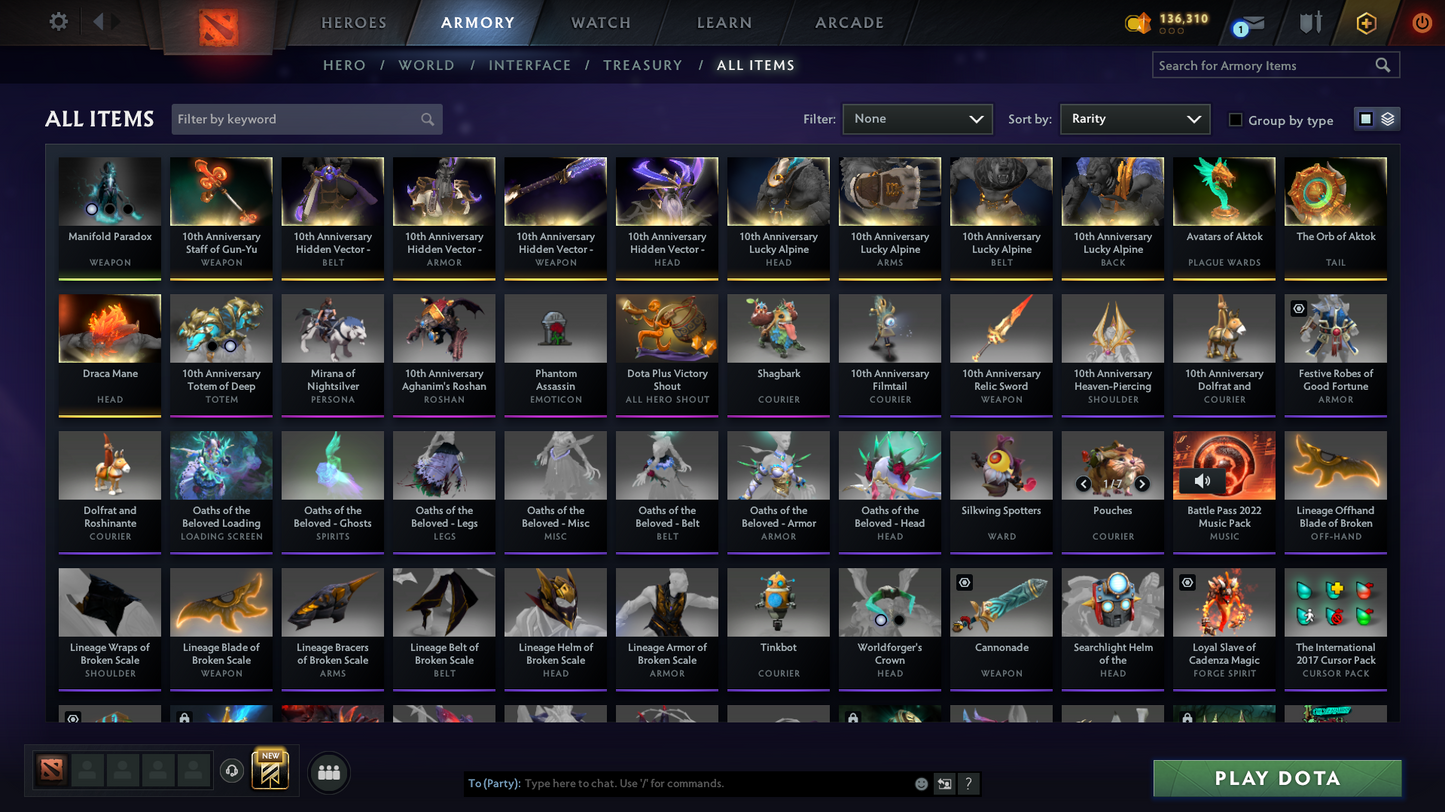Open the Dota Plus subscription page
This screenshot has width=1445, height=812.
coord(1366,22)
